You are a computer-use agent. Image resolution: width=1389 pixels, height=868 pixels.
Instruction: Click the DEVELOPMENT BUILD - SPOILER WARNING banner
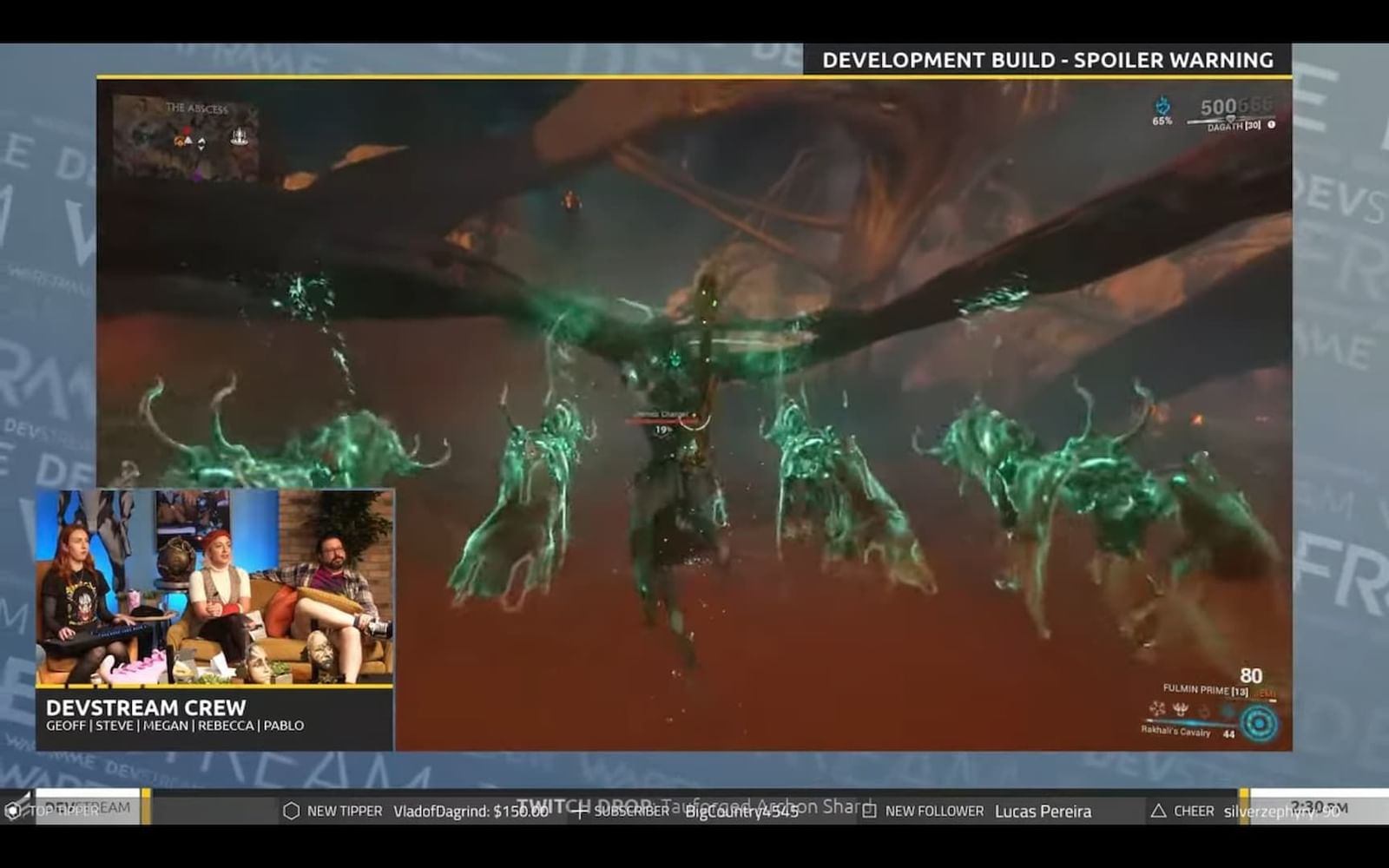click(x=1048, y=60)
